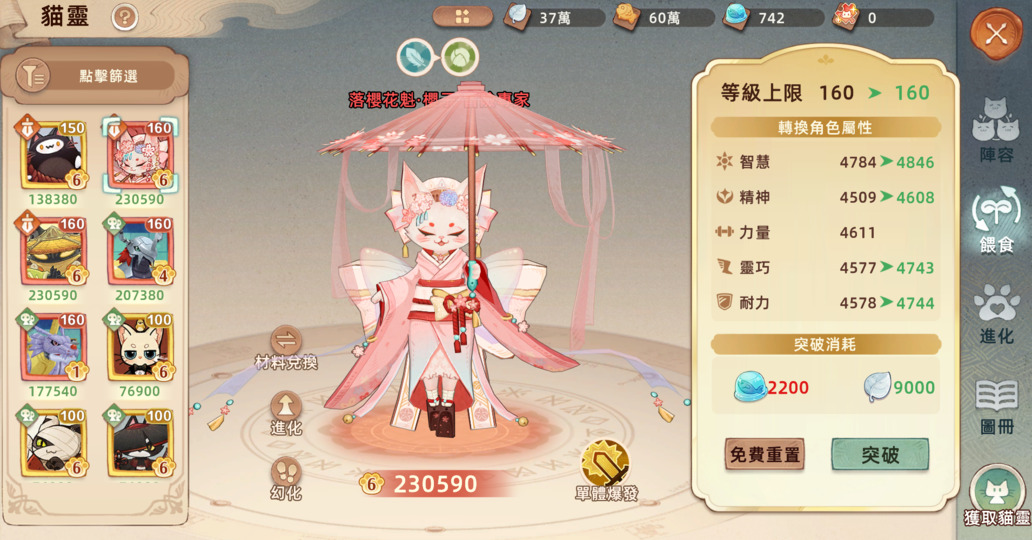Click the 免費重置 button
The image size is (1032, 540).
tap(765, 455)
